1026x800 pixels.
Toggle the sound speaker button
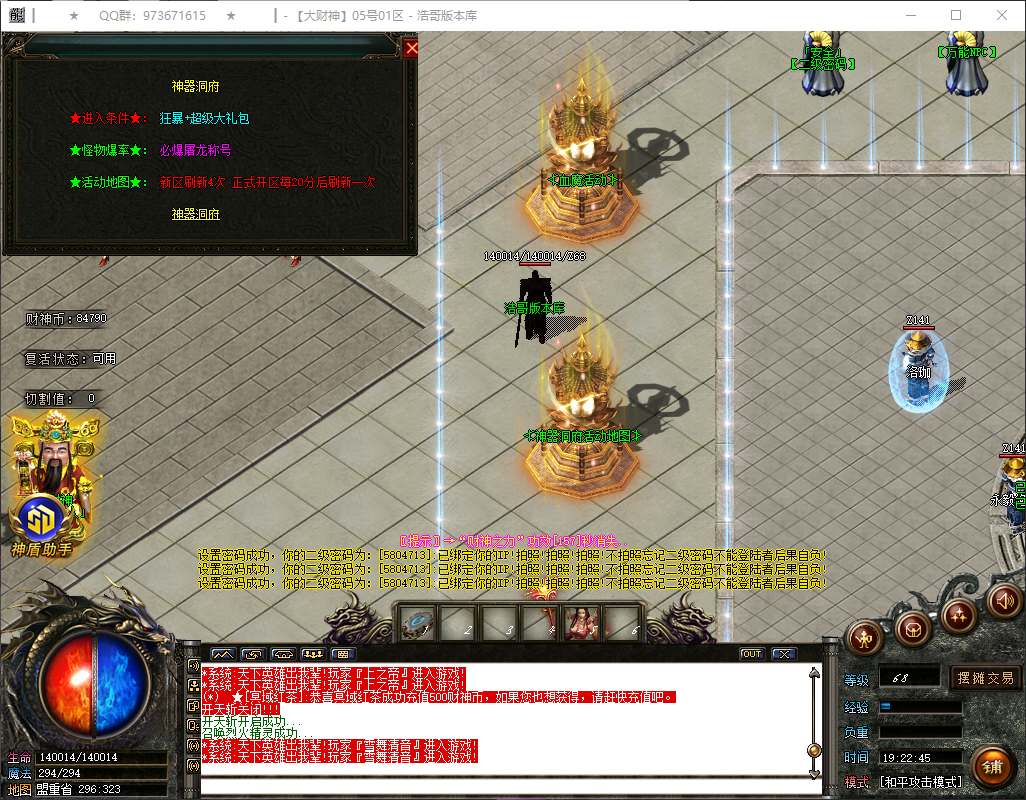(1003, 601)
